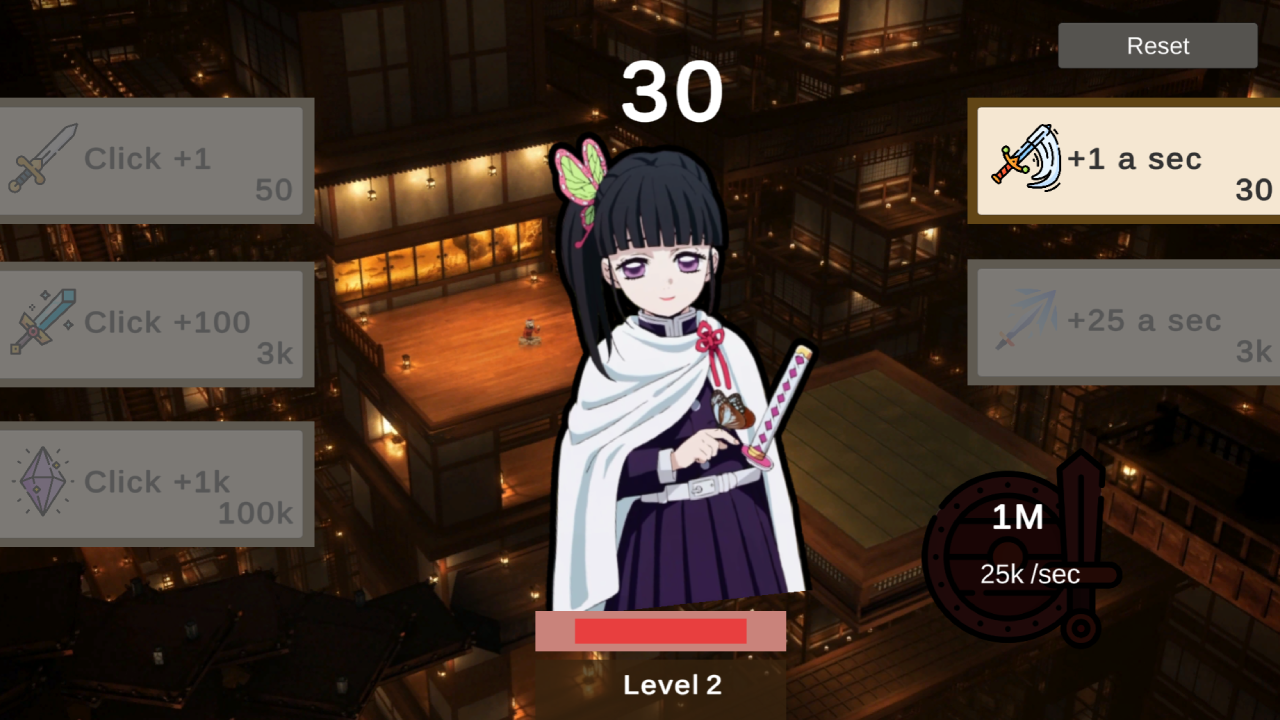Buy the Click +1k upgrade priced 100k
This screenshot has height=720, width=1280.
click(155, 483)
